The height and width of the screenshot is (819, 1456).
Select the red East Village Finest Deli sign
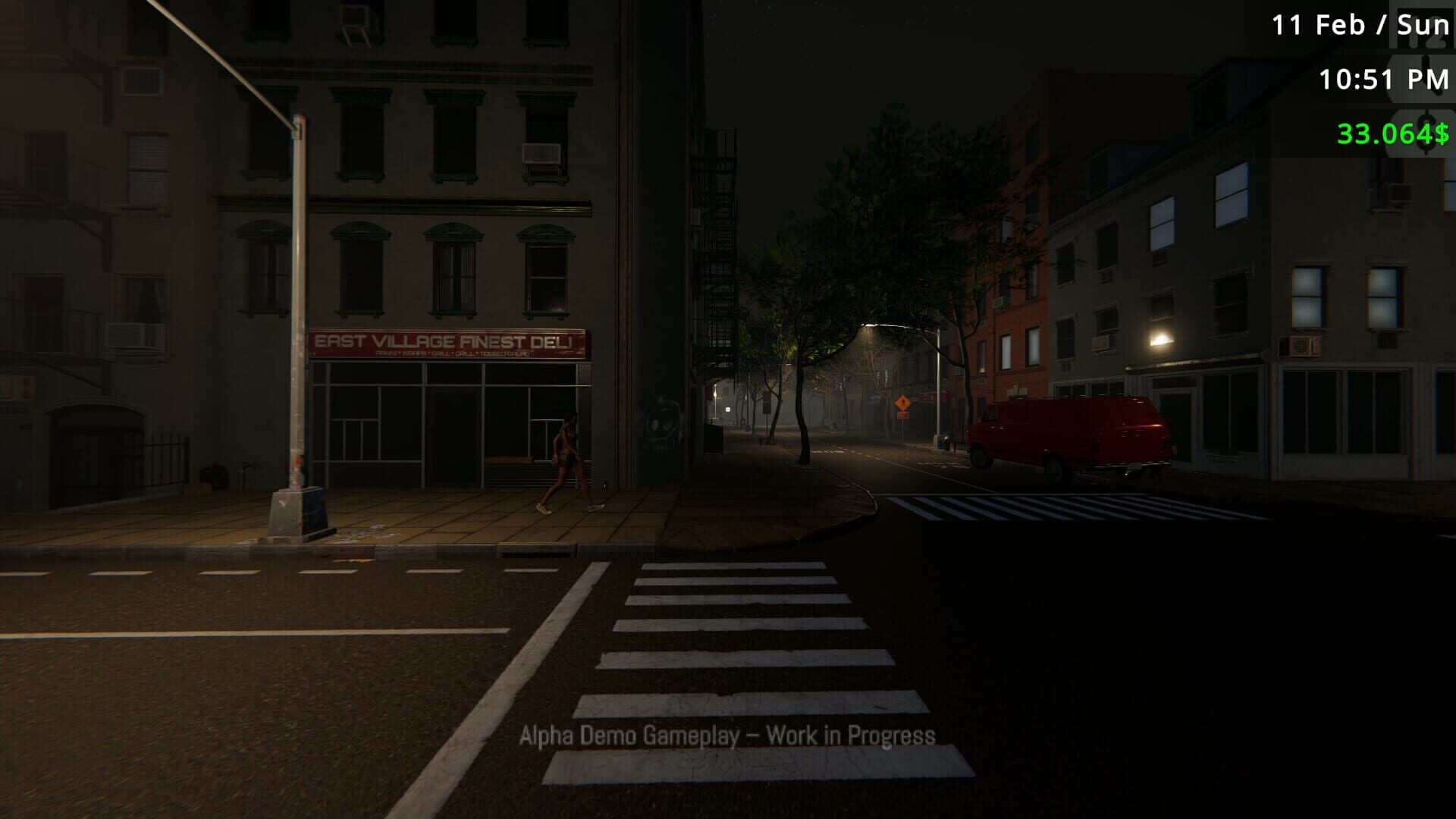447,344
